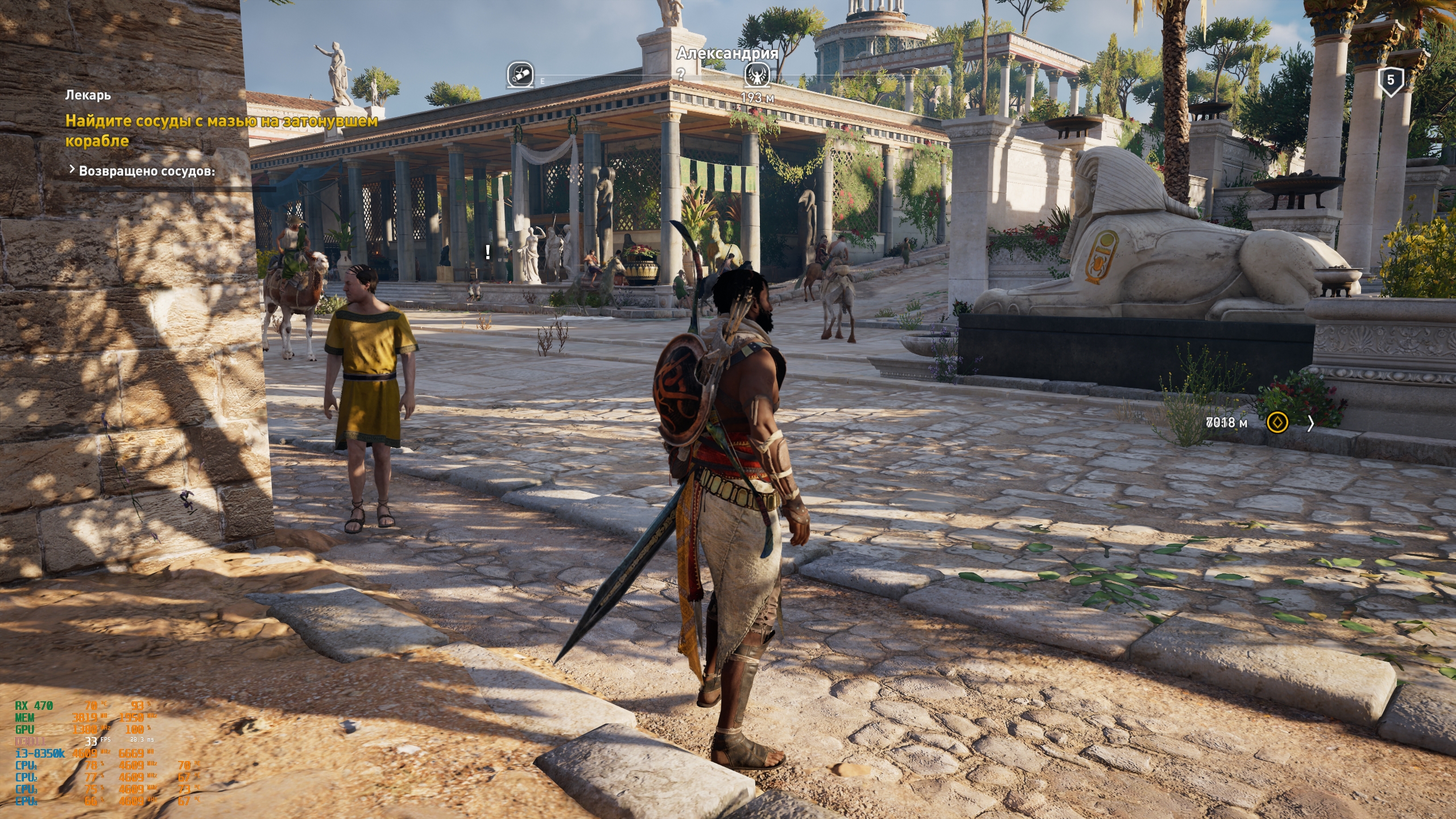The height and width of the screenshot is (819, 1456).
Task: Select the yellow diamond quest marker
Action: (1277, 423)
